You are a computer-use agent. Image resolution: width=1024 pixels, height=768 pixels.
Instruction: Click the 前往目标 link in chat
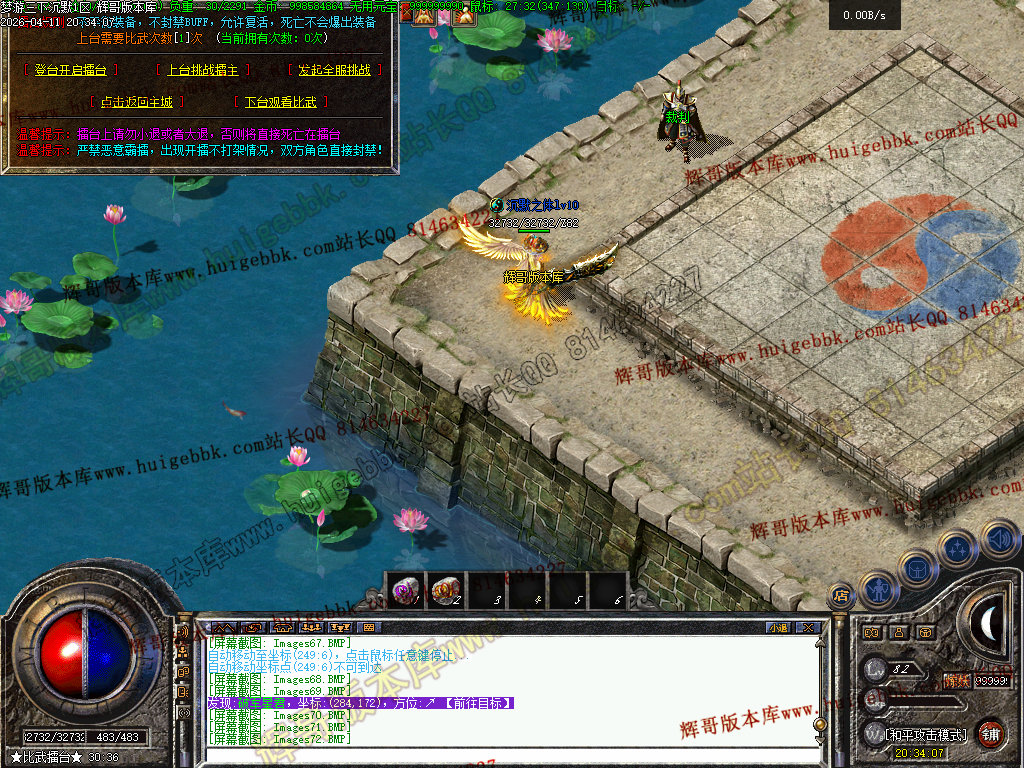tap(477, 704)
